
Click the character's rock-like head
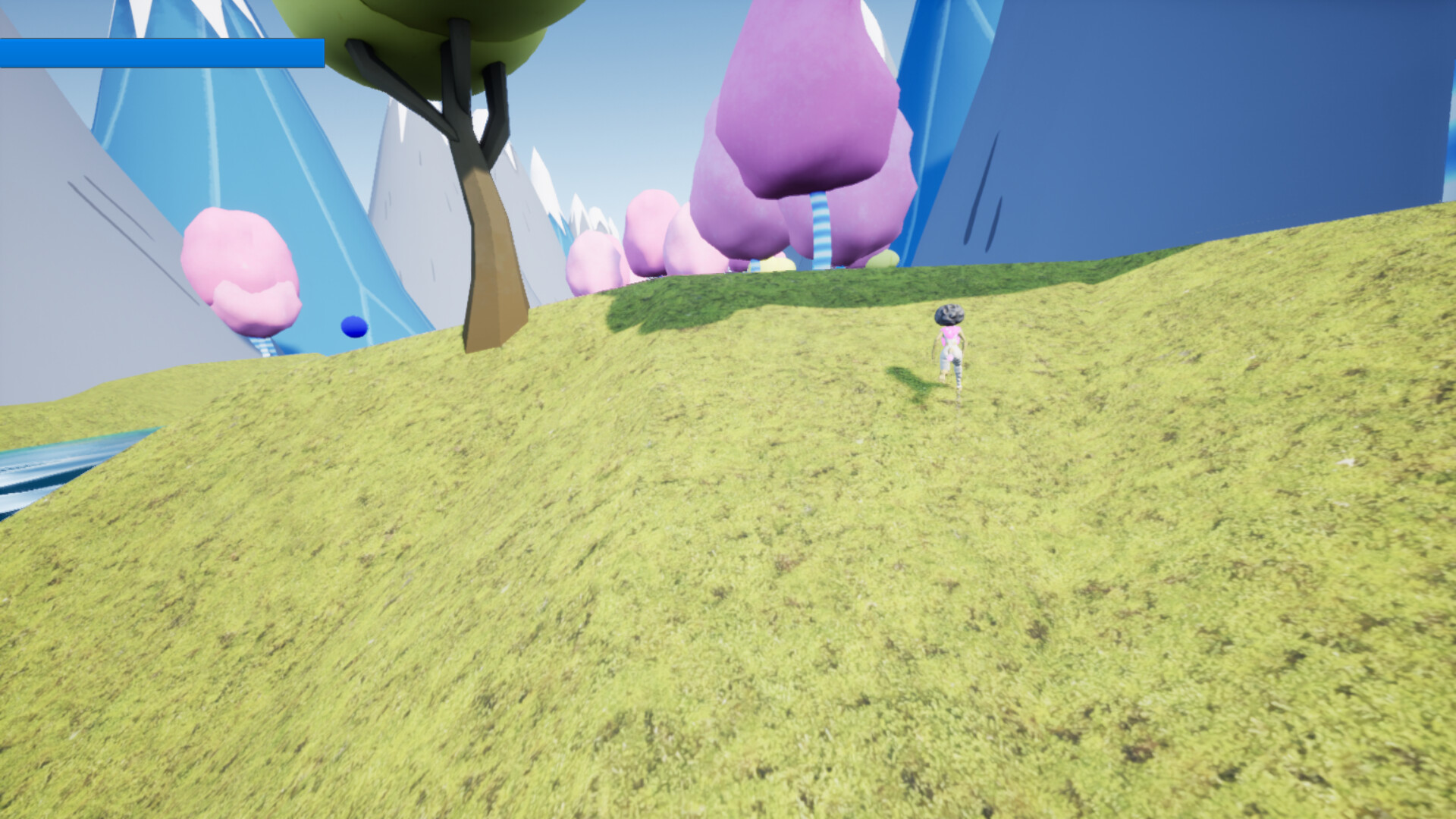pyautogui.click(x=949, y=316)
